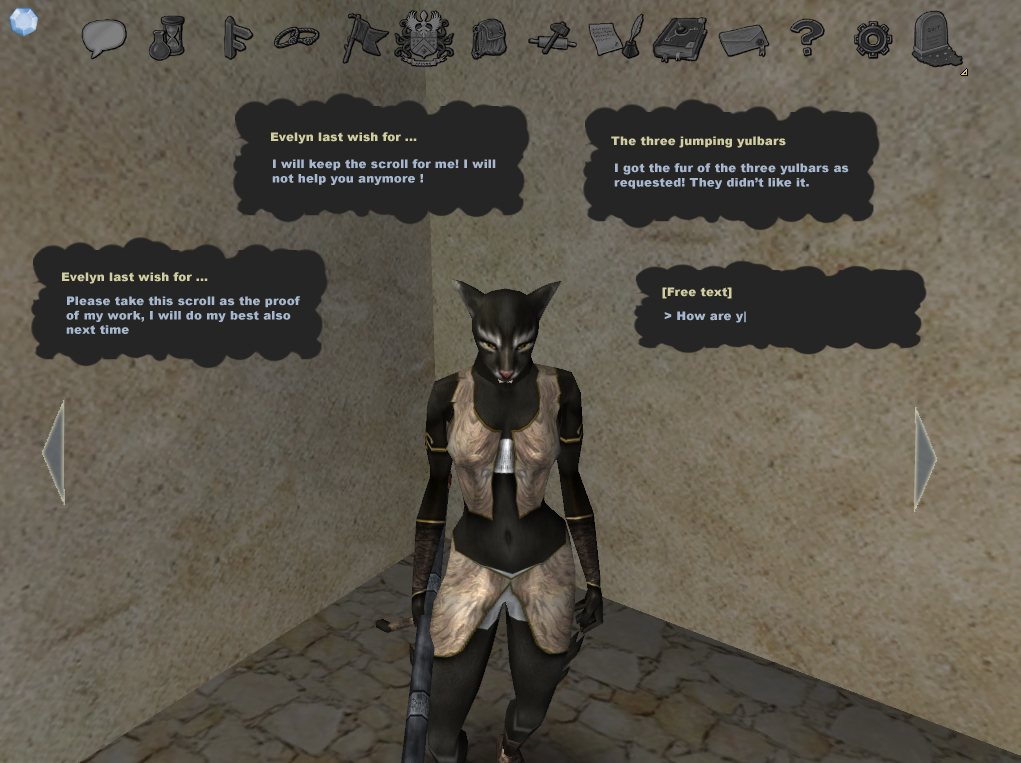Open the flag banner icon

tap(362, 38)
